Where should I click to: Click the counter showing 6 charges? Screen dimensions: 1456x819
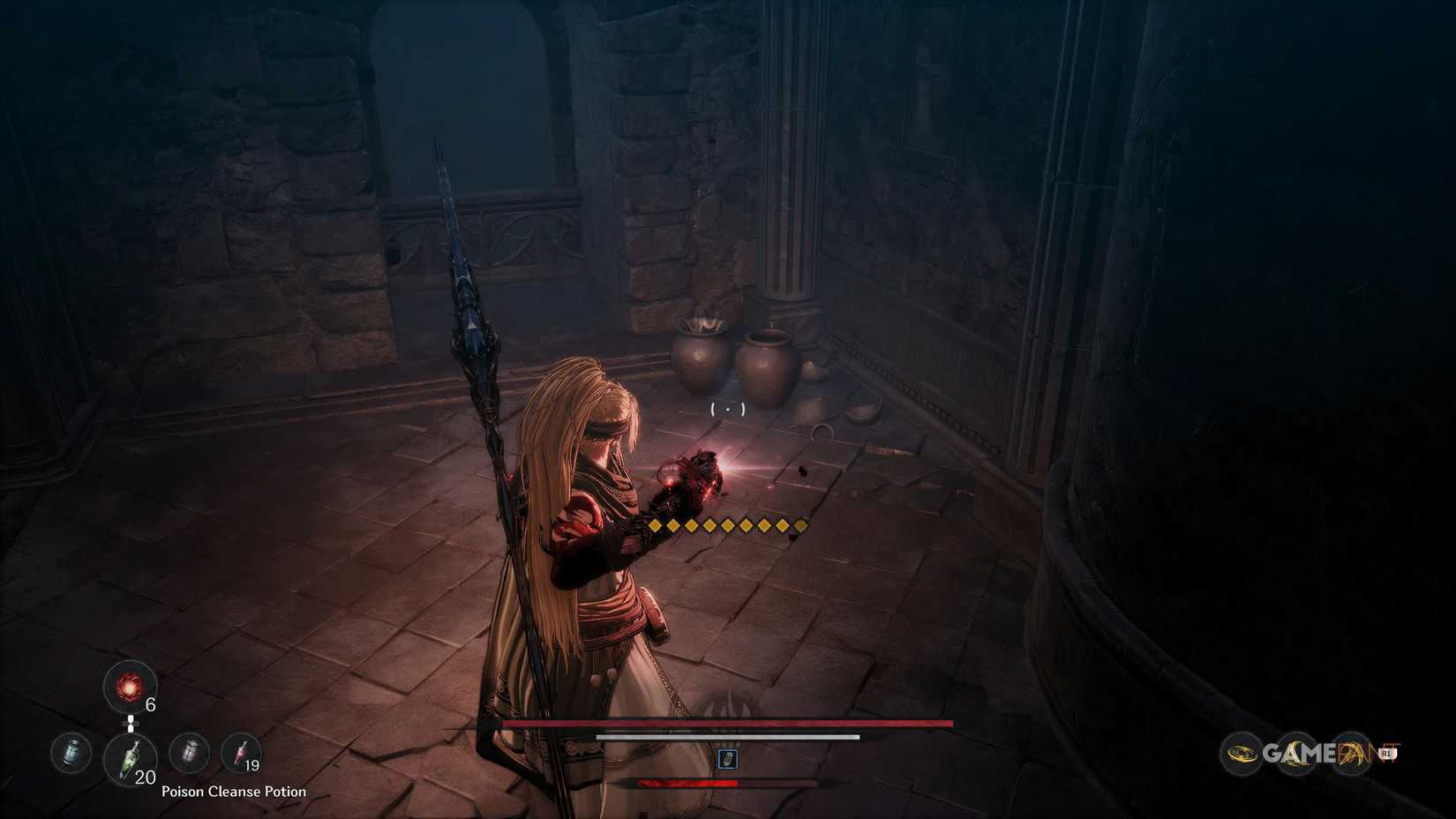(151, 703)
